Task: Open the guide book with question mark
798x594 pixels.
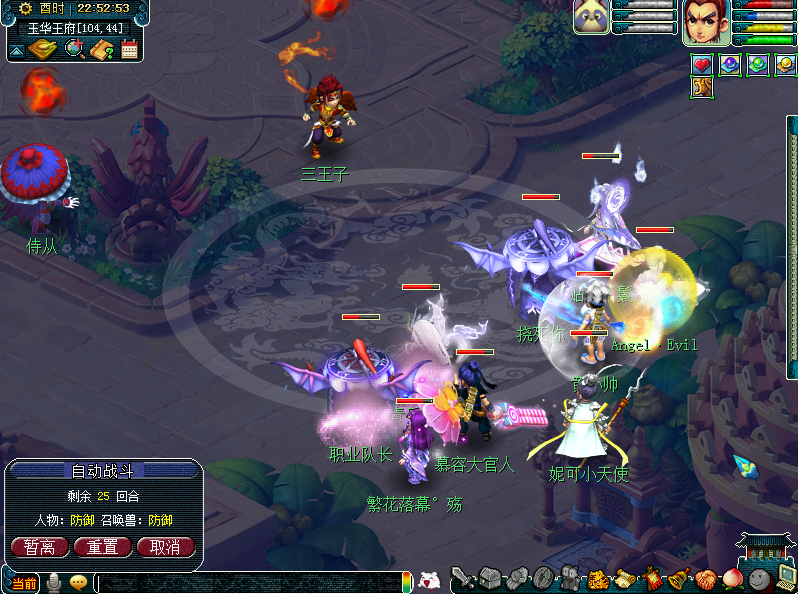Action: click(101, 49)
